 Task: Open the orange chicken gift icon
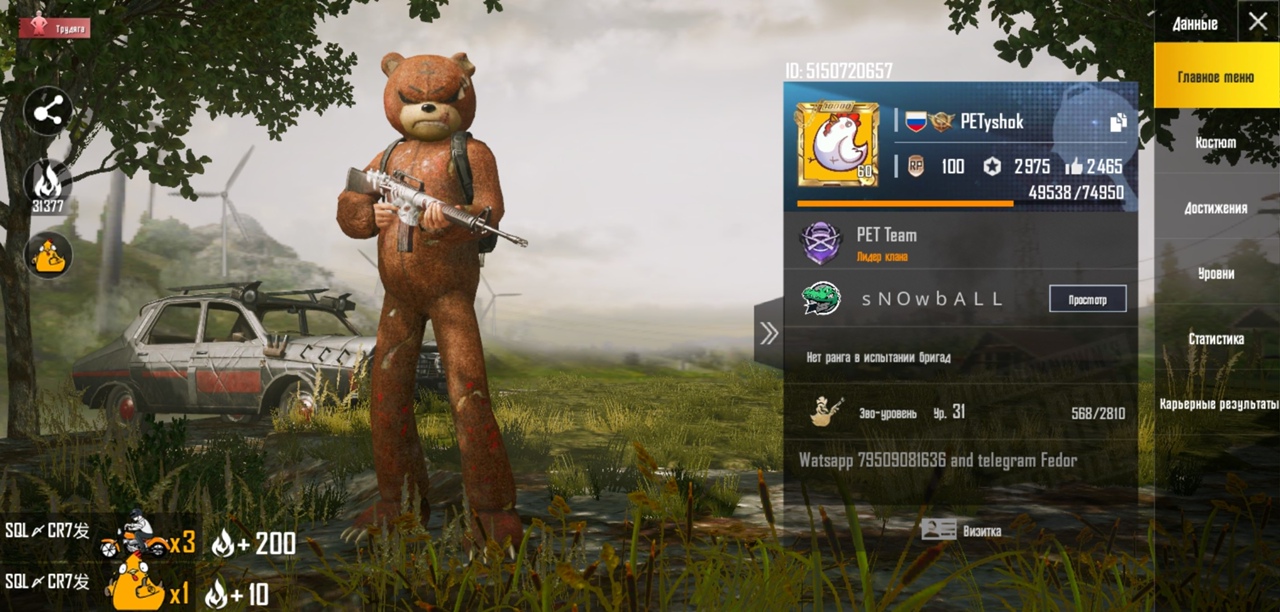pyautogui.click(x=48, y=256)
